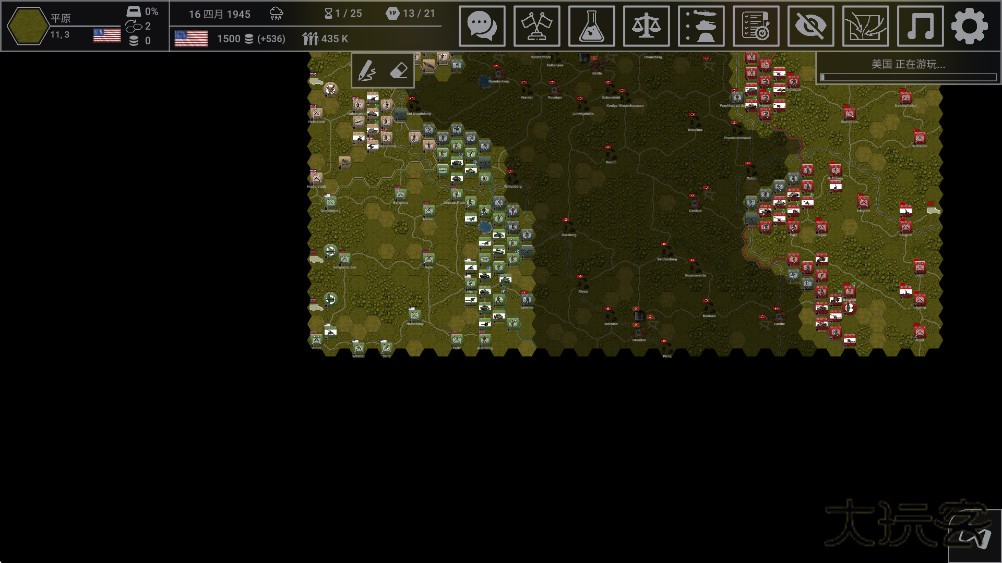Select the pencil drawing tool
The image size is (1002, 563).
[367, 70]
